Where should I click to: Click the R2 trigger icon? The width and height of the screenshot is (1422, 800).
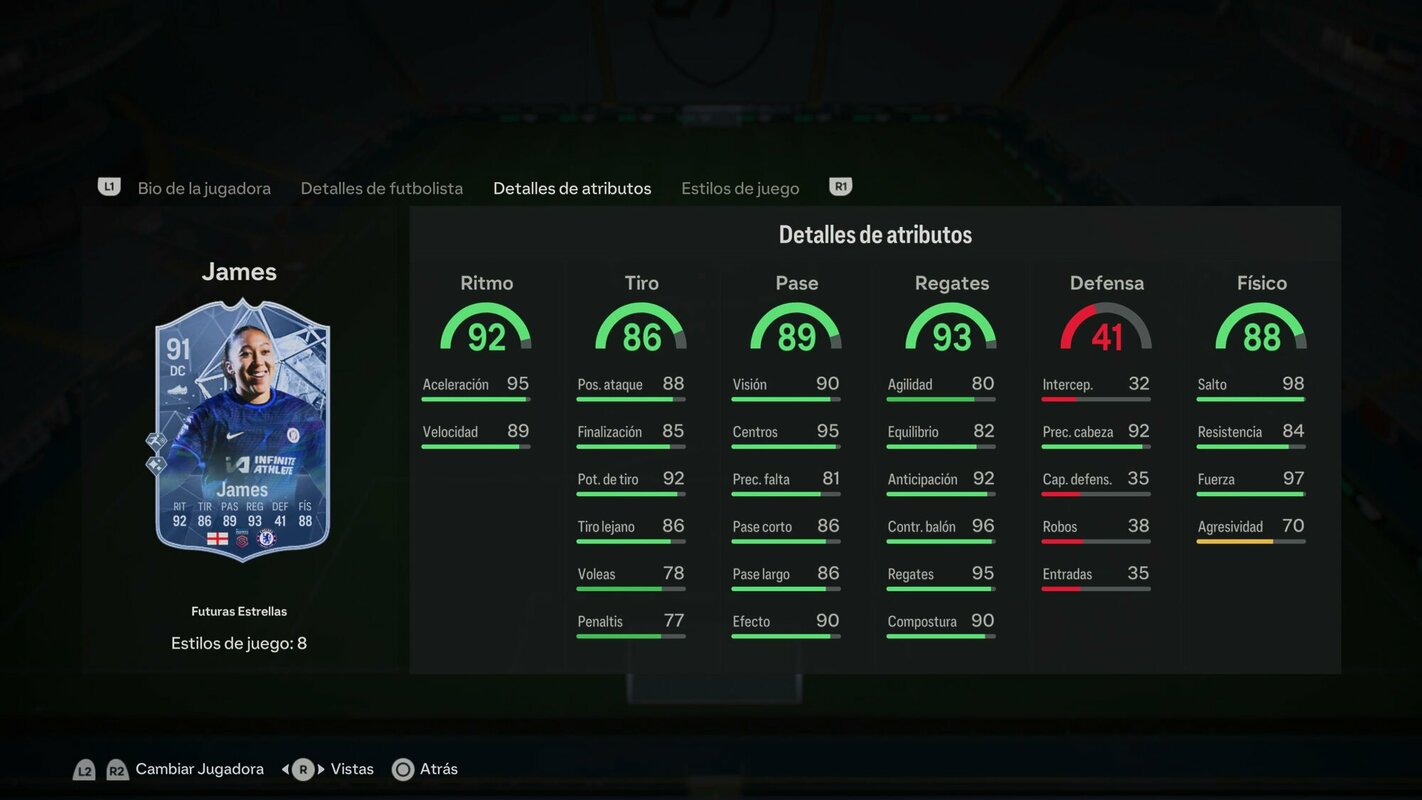(x=117, y=769)
